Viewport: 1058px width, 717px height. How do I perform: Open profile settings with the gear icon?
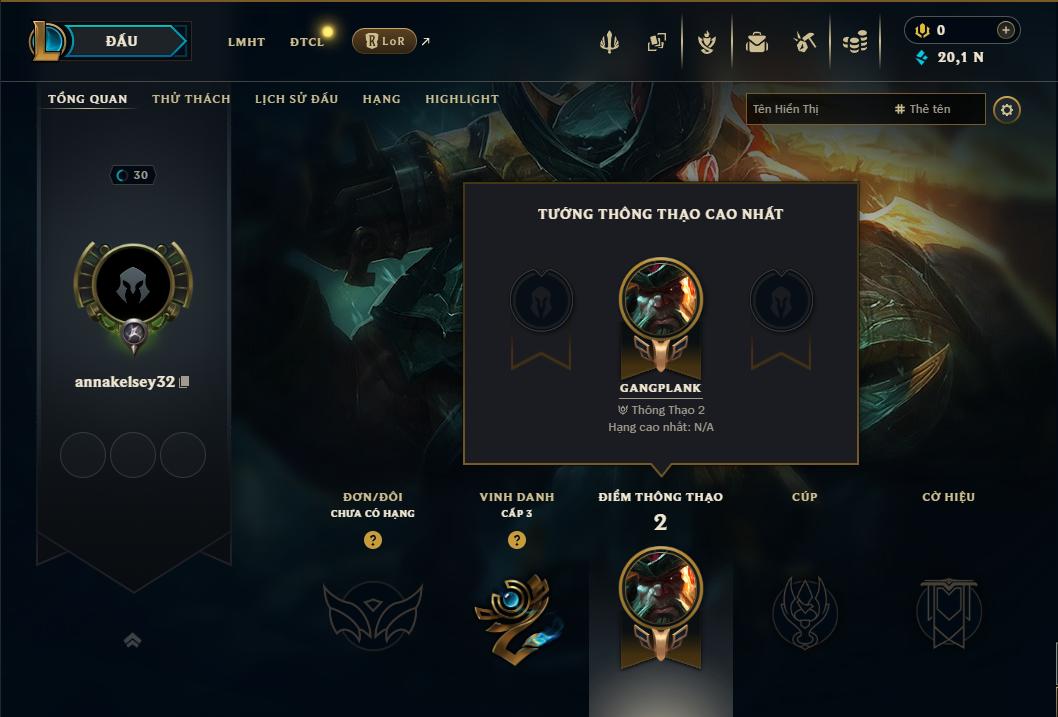(x=1007, y=110)
